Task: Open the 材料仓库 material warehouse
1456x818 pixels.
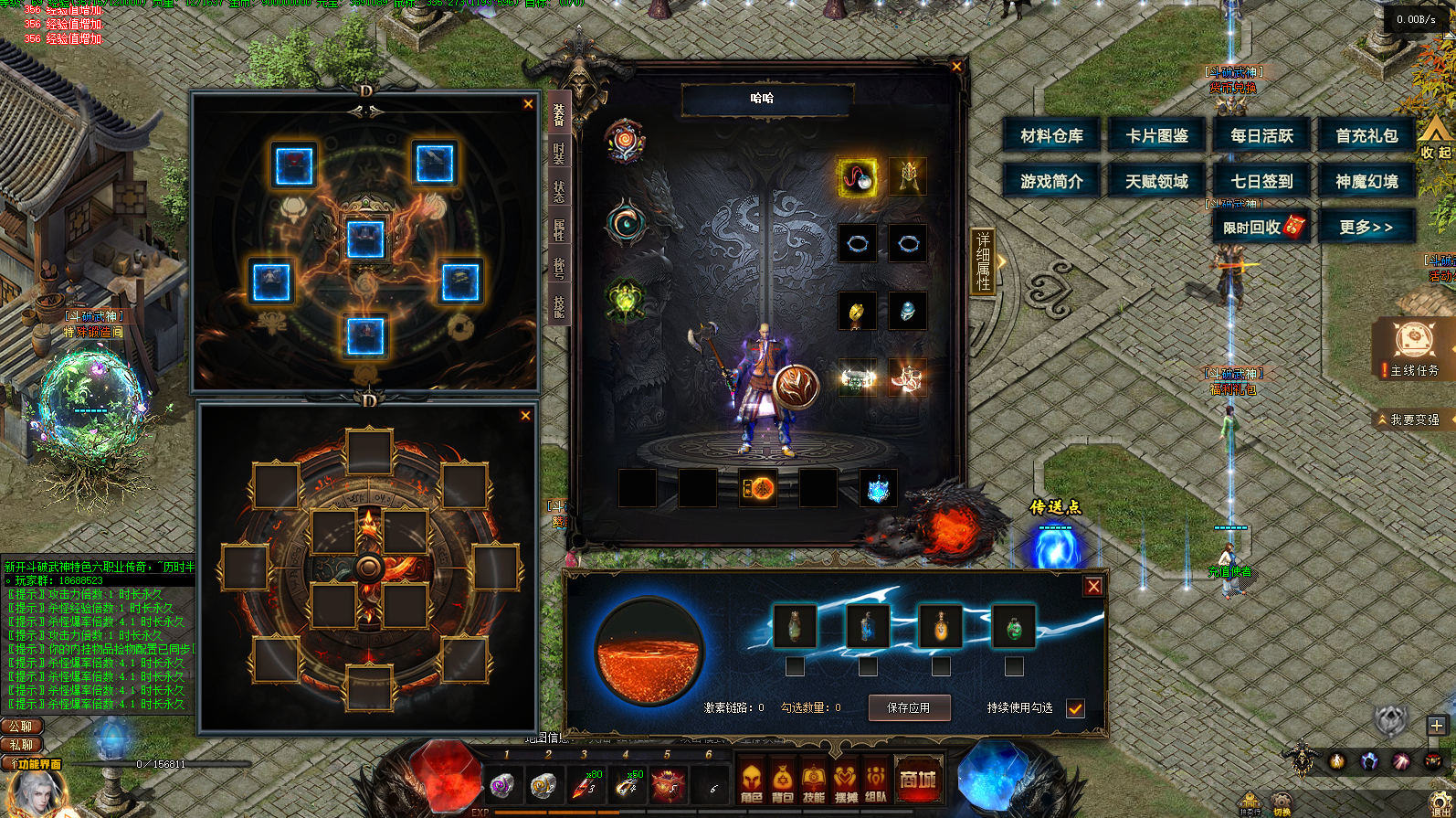Action: (x=1051, y=136)
